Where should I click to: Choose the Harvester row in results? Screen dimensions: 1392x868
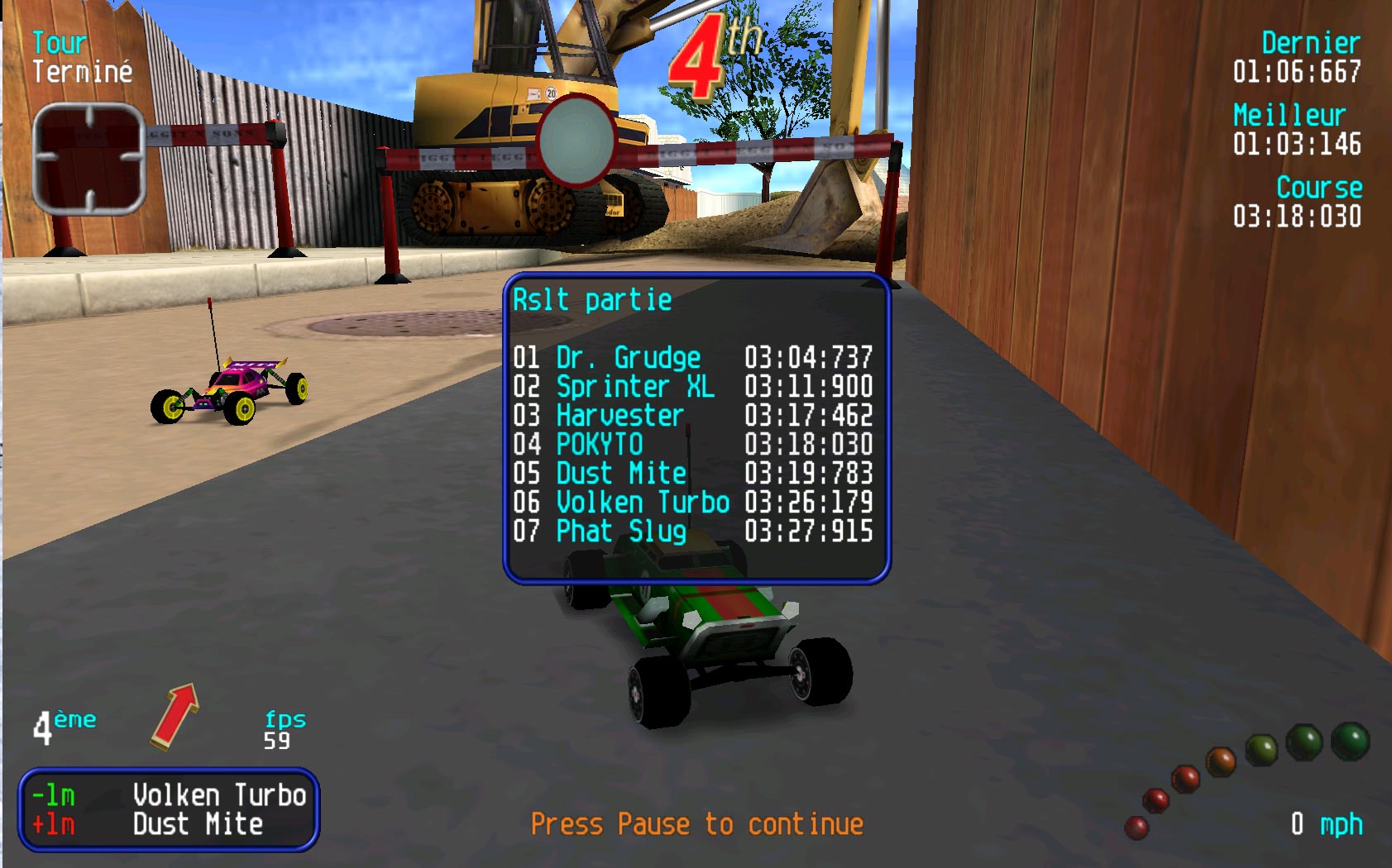point(693,416)
